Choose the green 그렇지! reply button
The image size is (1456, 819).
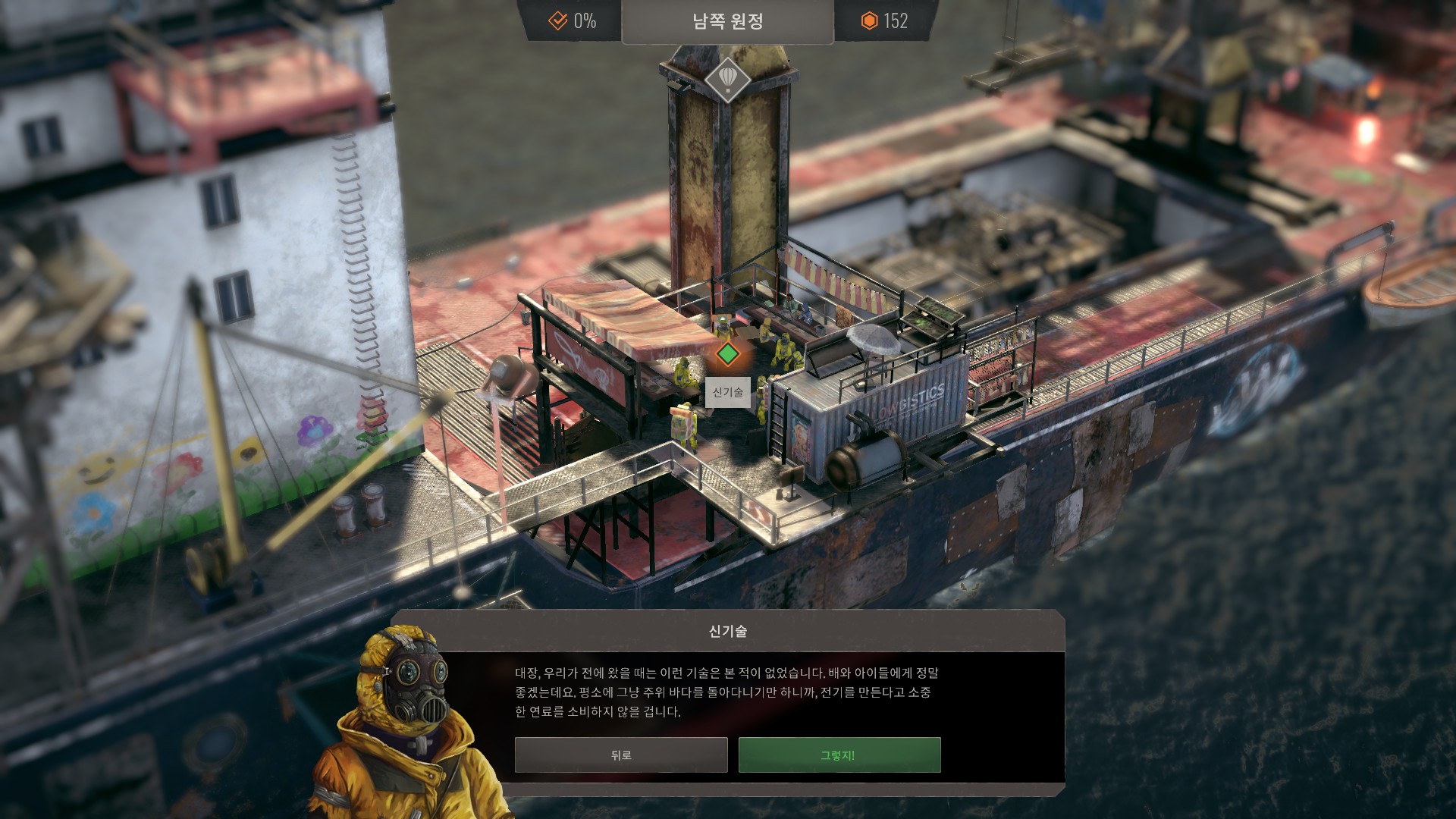pos(839,755)
